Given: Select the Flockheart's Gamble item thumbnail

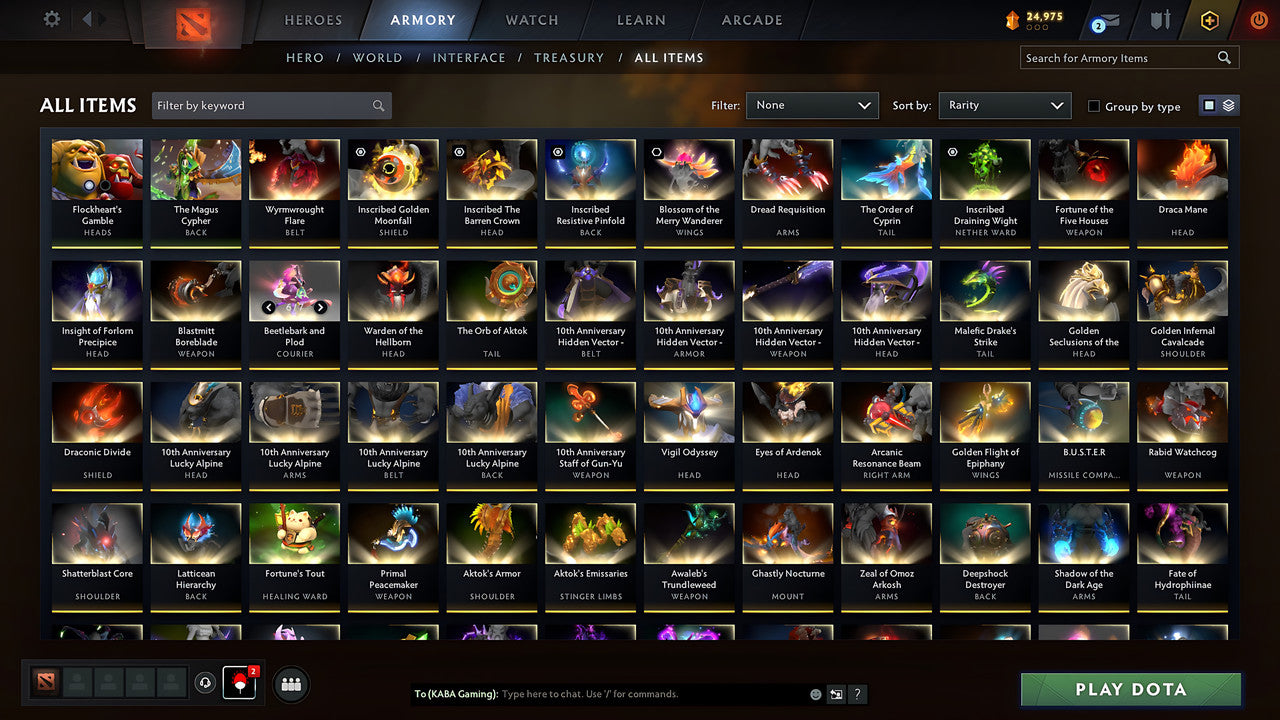Looking at the screenshot, I should tap(96, 169).
